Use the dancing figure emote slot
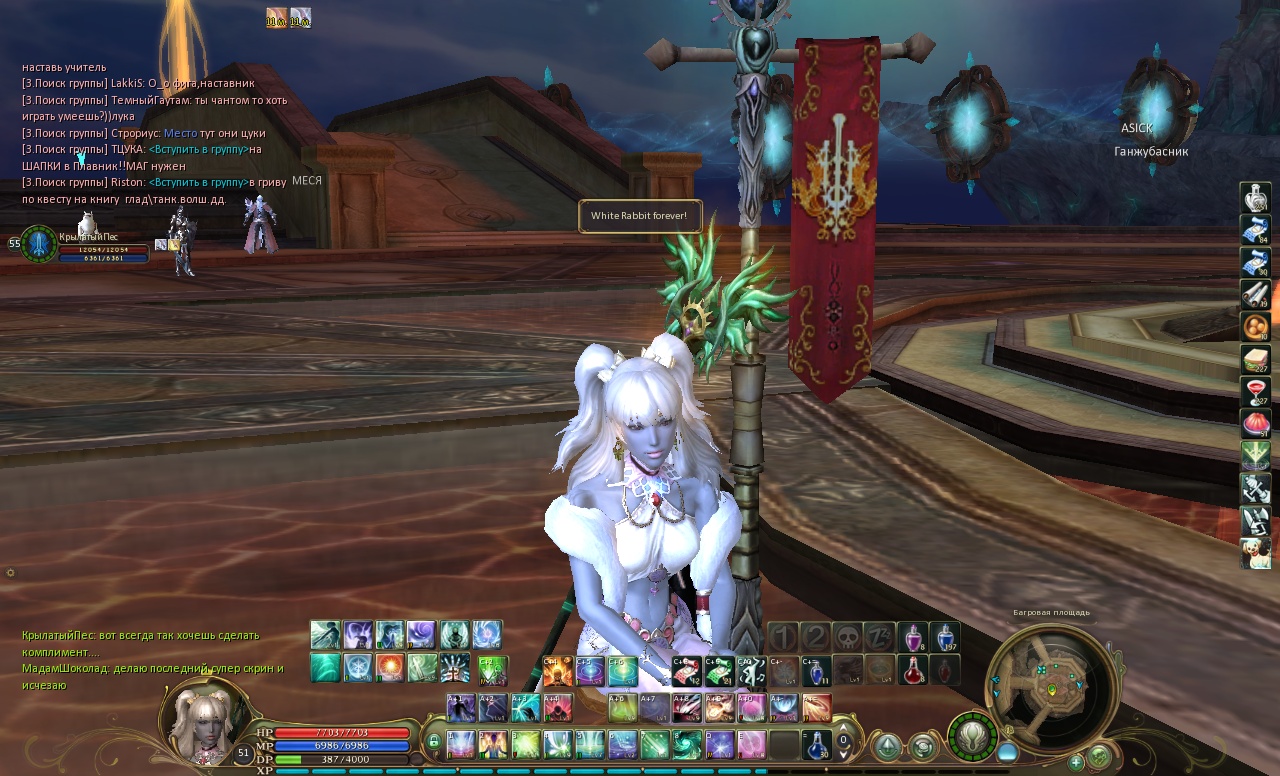This screenshot has height=776, width=1280. [x=493, y=743]
